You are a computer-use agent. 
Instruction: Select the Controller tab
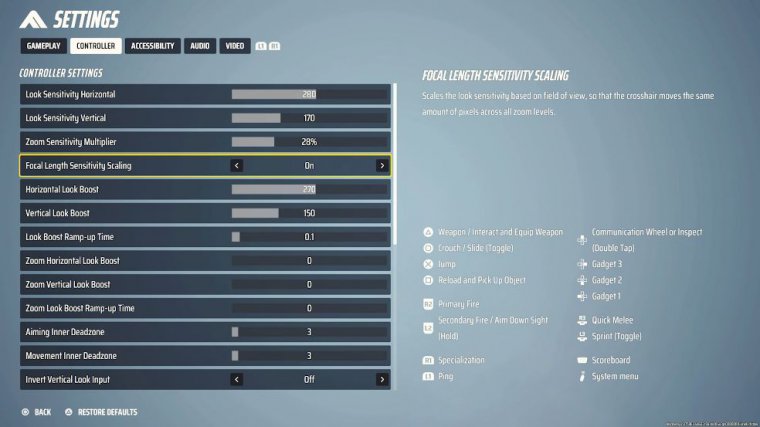[x=95, y=46]
